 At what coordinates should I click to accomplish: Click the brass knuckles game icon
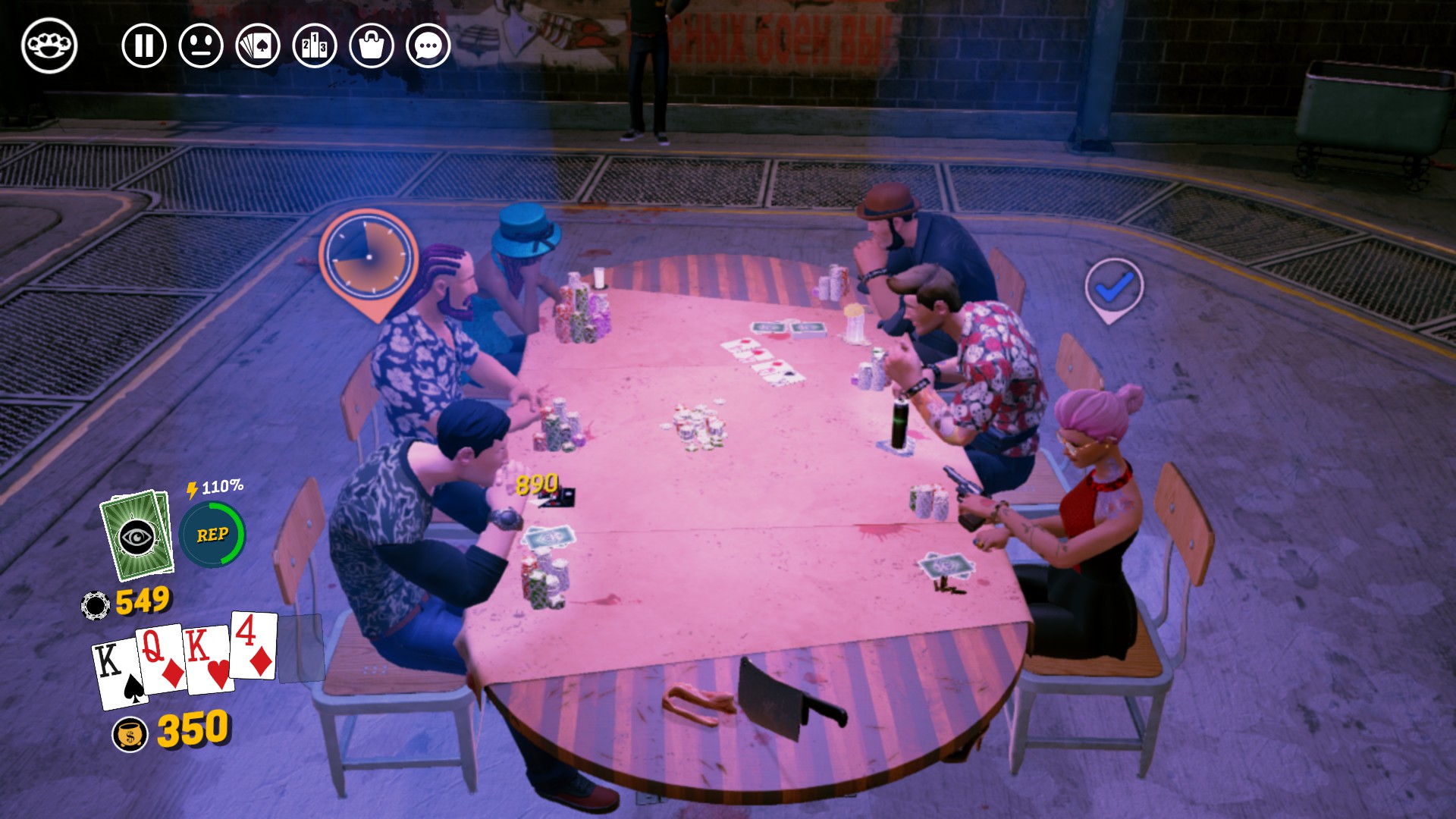coord(47,45)
